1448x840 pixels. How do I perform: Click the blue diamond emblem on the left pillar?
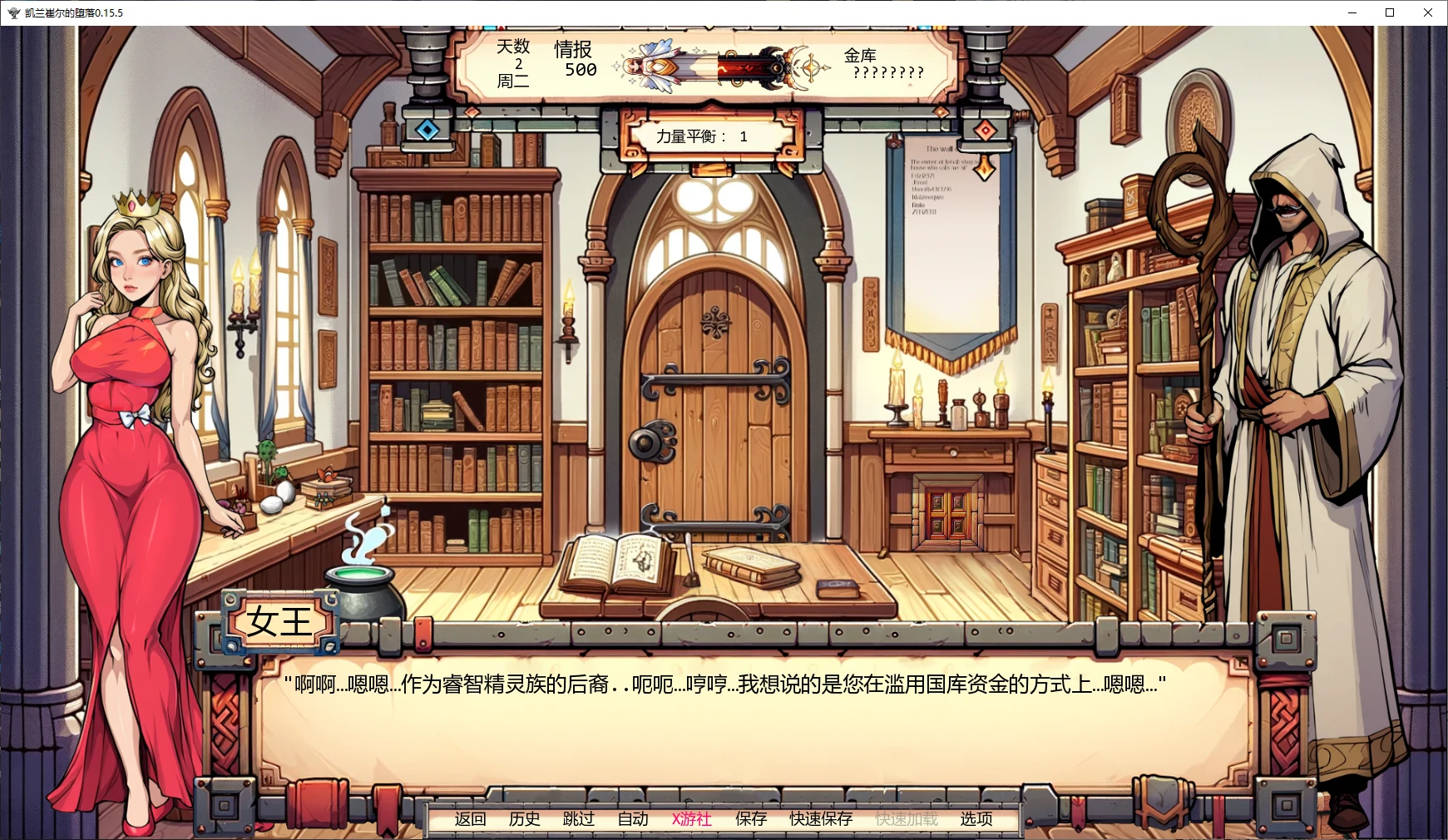[x=427, y=129]
